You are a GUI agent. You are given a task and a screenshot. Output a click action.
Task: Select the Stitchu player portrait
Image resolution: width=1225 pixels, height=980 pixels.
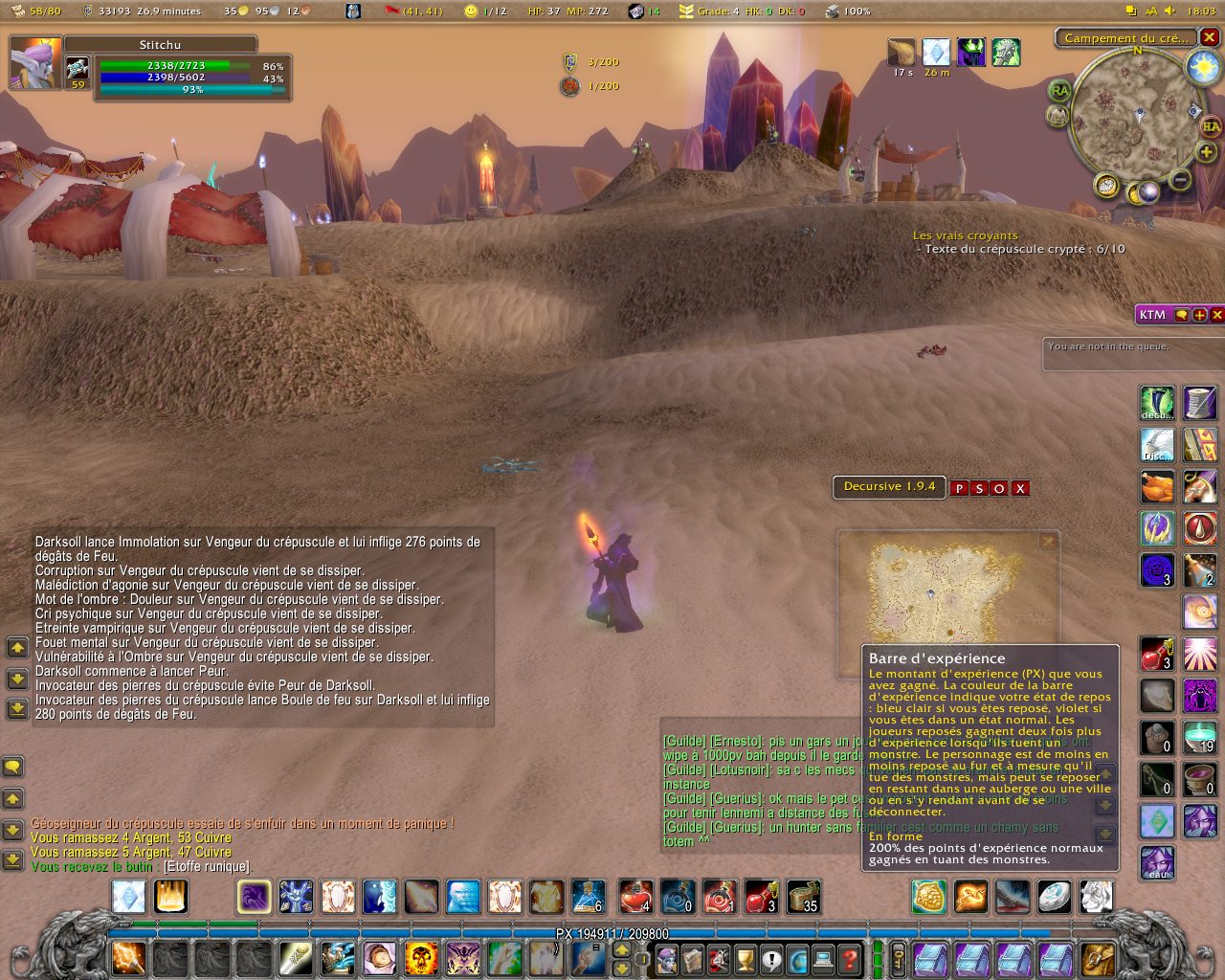34,63
